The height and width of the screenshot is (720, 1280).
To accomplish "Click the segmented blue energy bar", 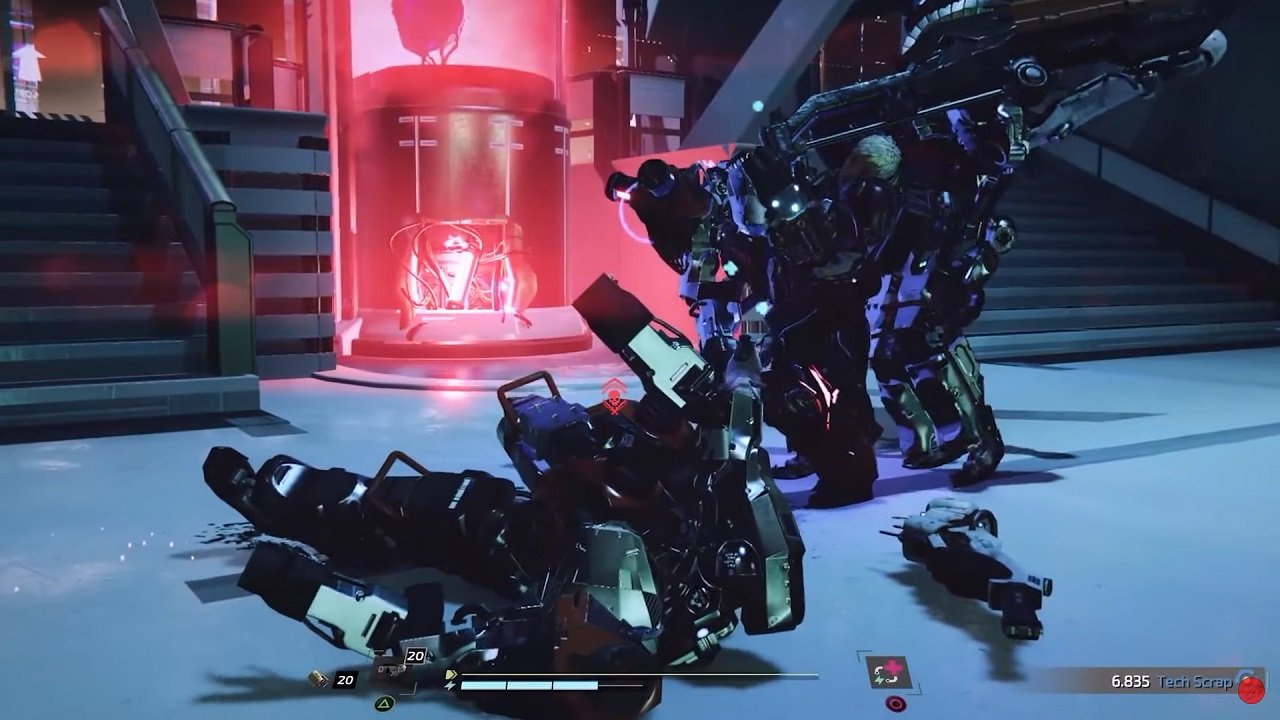I will point(530,686).
